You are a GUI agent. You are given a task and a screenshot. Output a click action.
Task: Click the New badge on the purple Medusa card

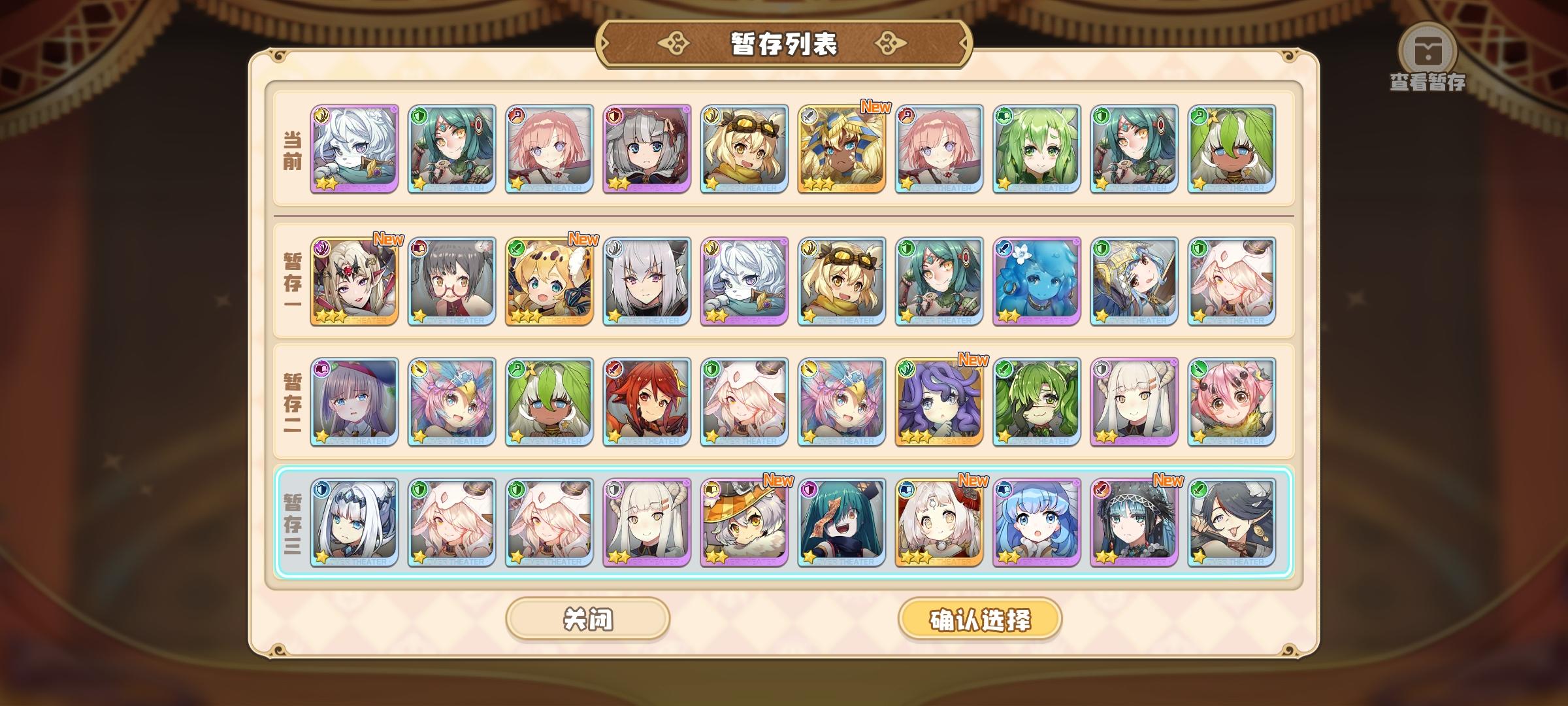(x=972, y=360)
